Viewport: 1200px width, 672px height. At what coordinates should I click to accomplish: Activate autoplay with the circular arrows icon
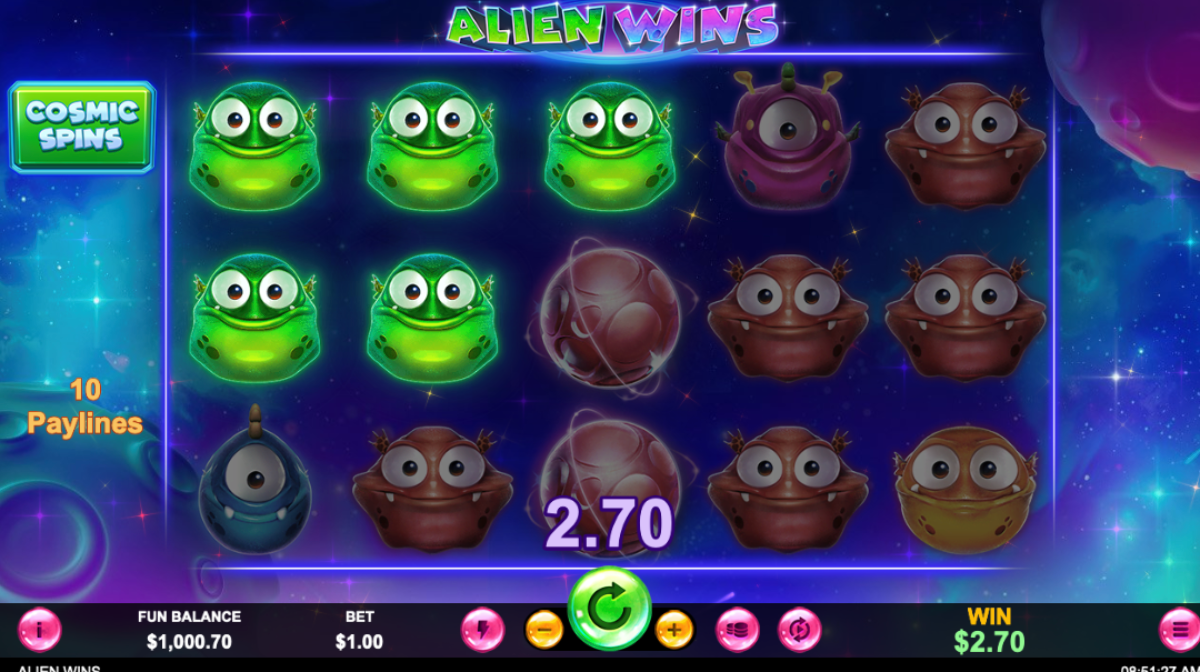coord(799,630)
